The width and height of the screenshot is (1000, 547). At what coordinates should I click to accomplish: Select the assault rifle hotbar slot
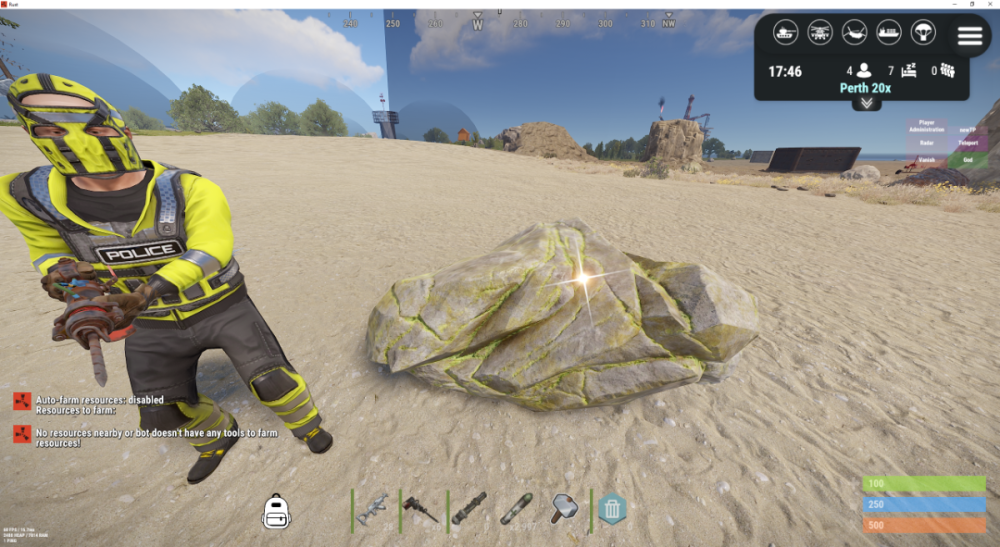coord(373,509)
